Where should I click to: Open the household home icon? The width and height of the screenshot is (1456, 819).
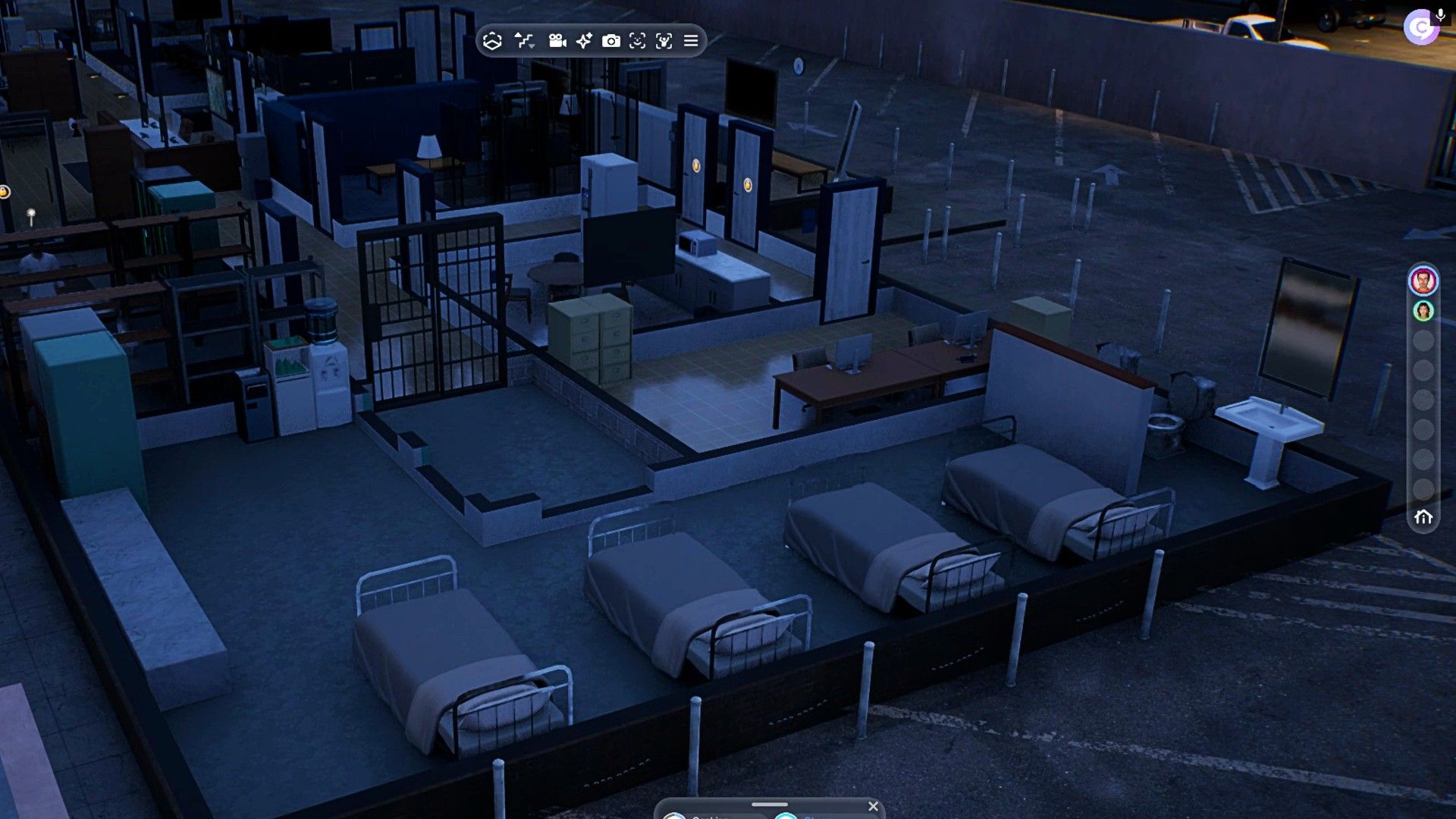[1423, 517]
